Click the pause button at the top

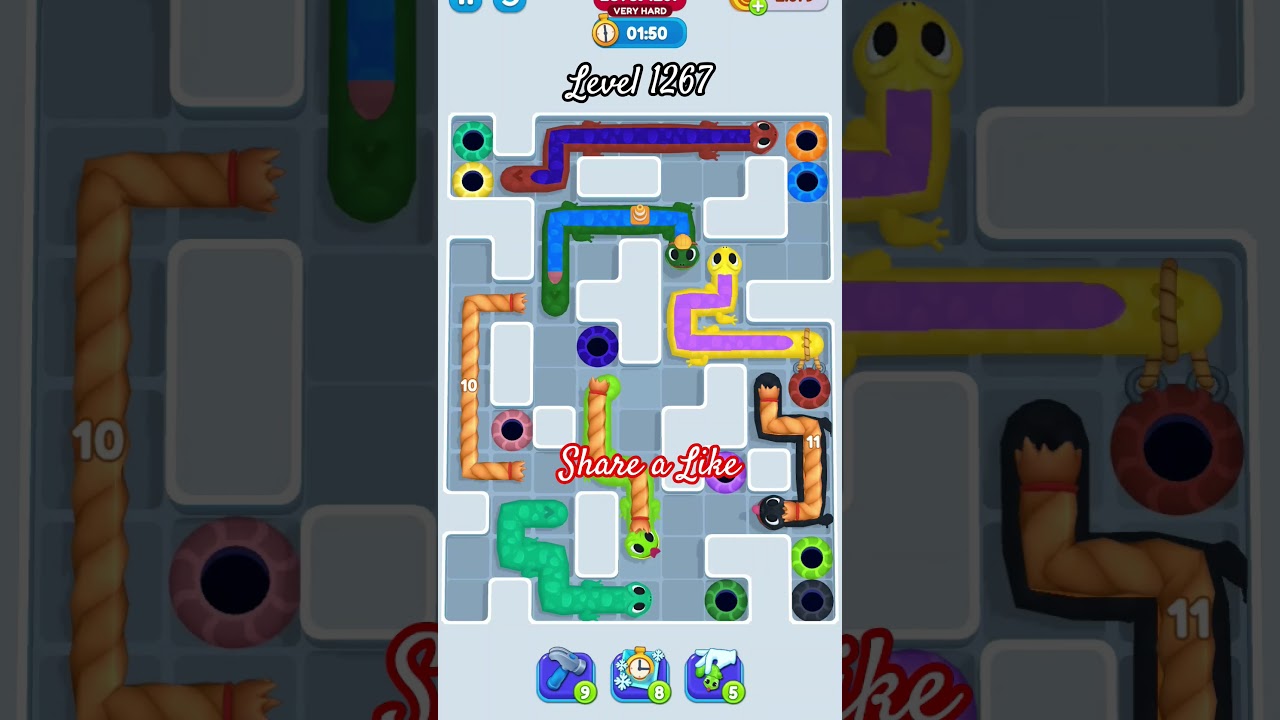coord(465,5)
